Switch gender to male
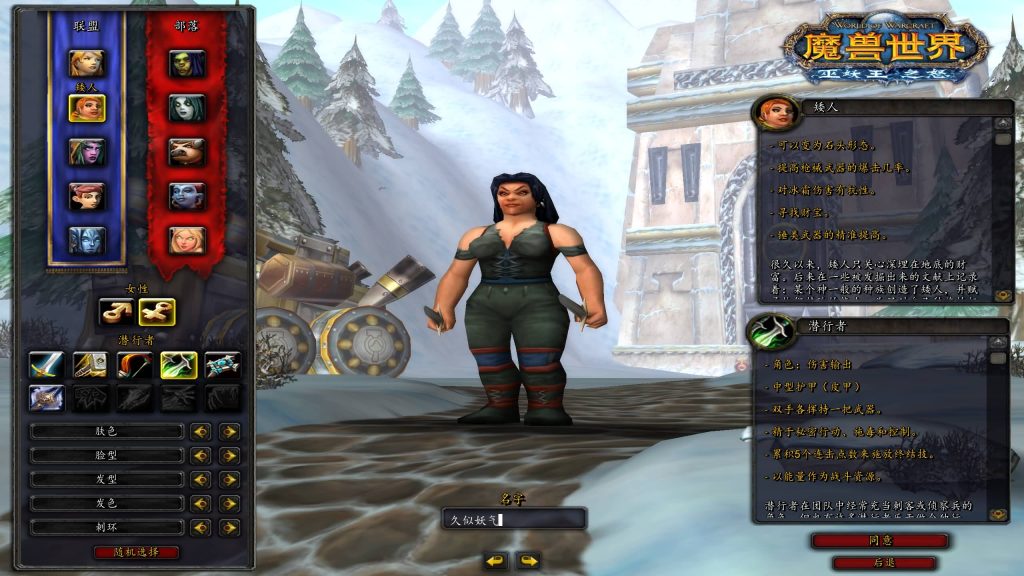1024x576 pixels. [x=115, y=312]
